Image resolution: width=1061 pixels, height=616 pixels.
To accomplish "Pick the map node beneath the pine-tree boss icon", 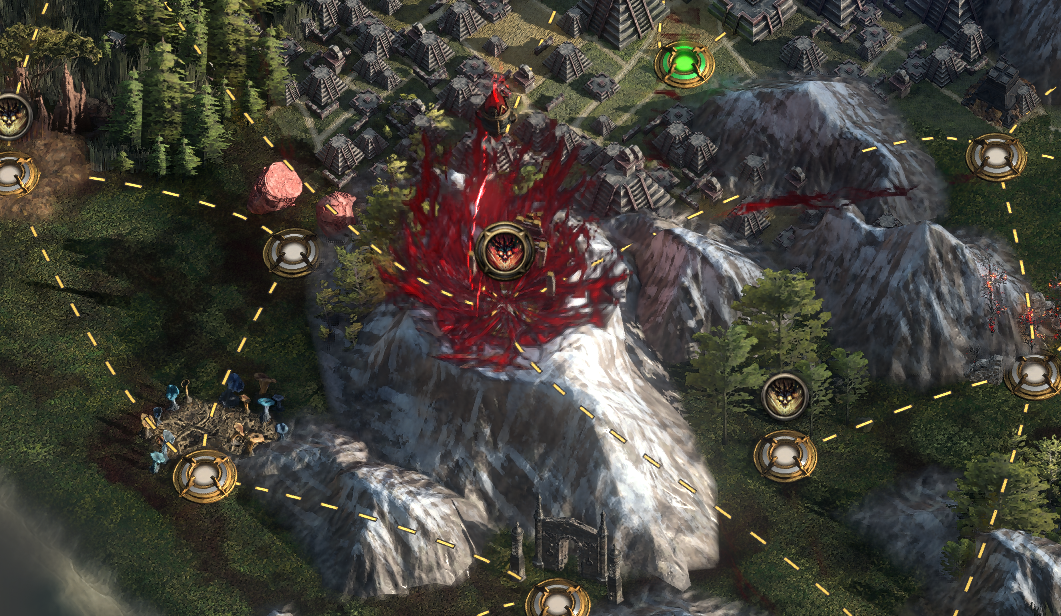I will point(785,456).
